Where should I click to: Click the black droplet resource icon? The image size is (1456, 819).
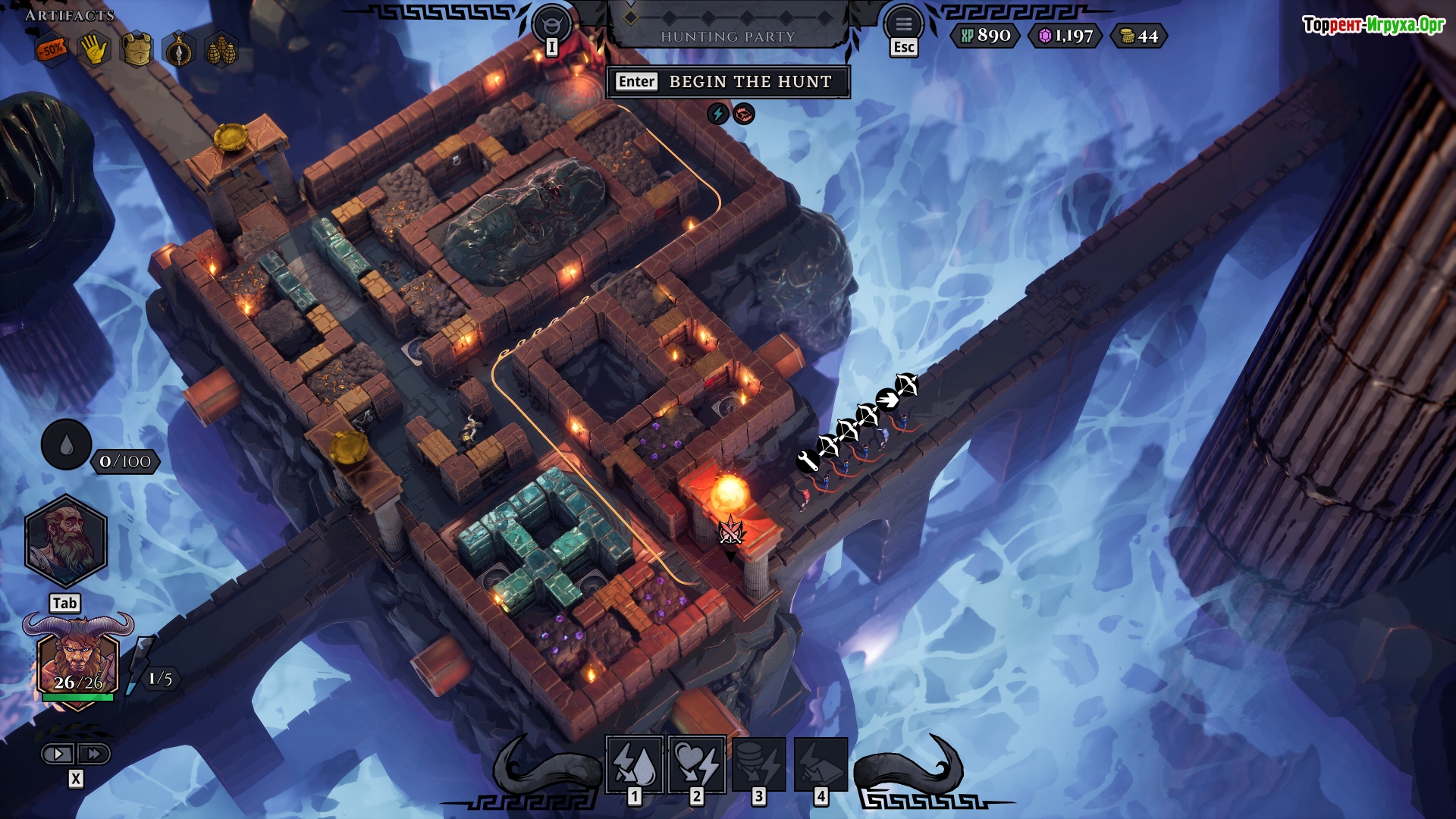[66, 445]
